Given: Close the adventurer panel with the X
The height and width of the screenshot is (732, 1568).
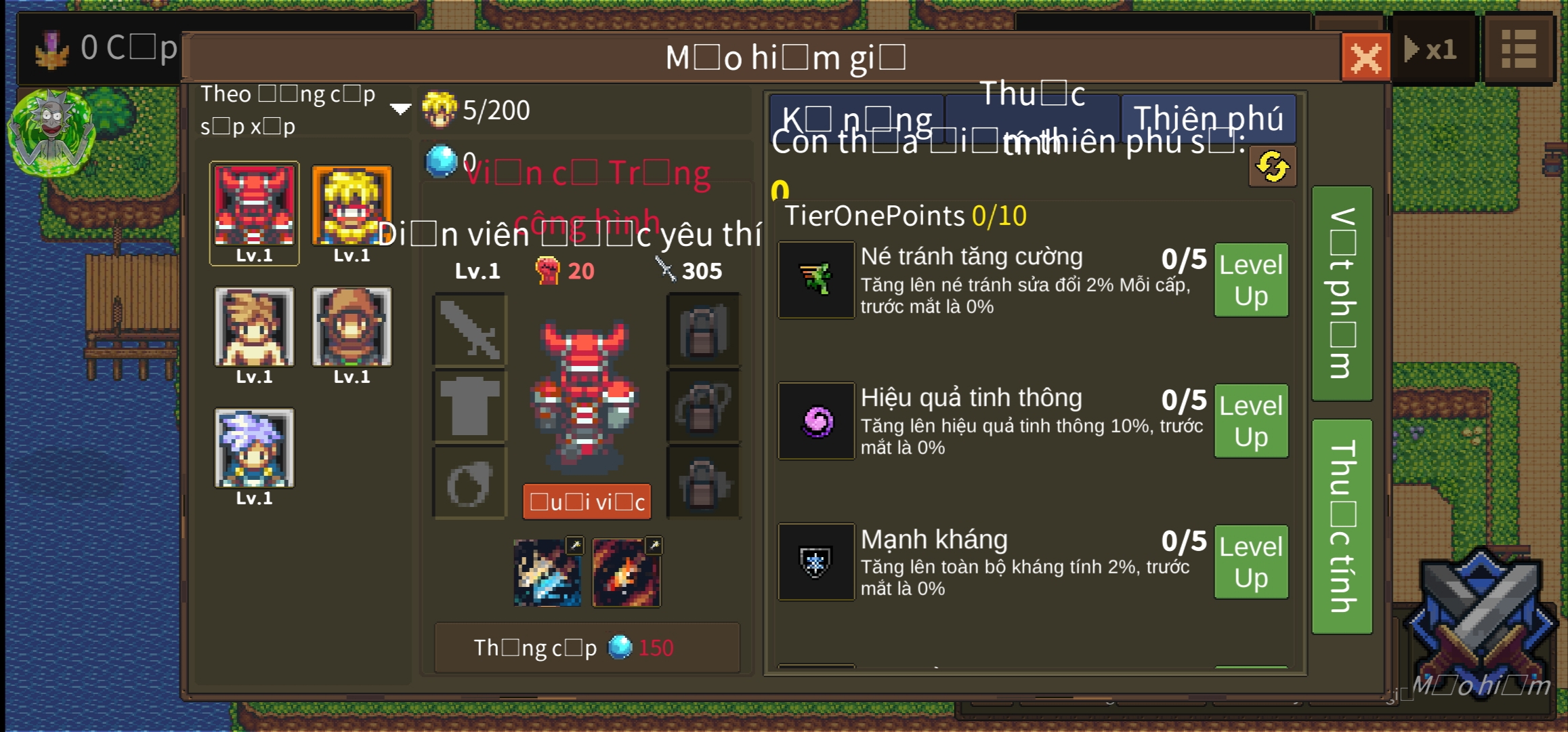Looking at the screenshot, I should coord(1365,57).
